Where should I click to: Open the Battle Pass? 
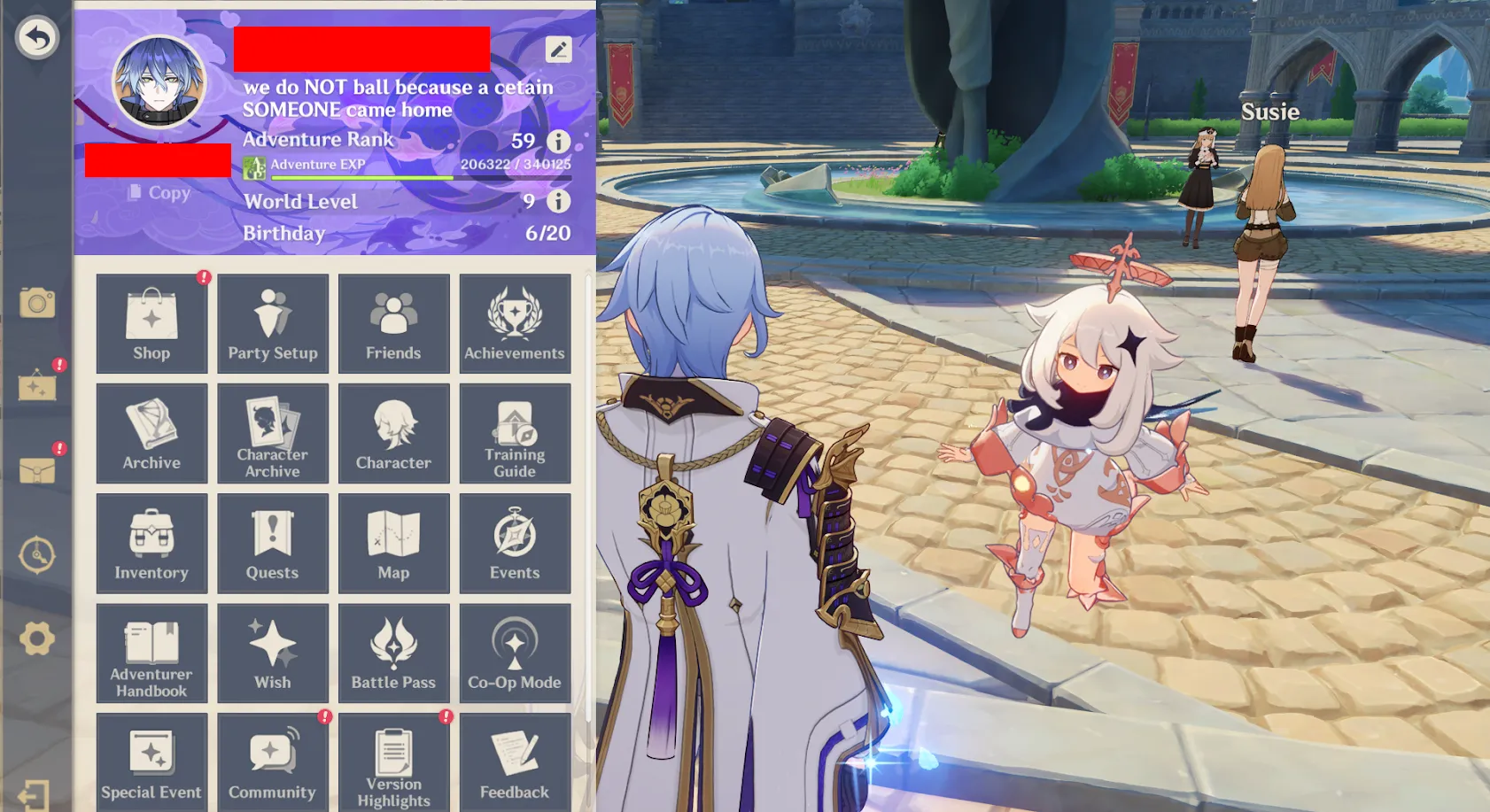tap(393, 653)
